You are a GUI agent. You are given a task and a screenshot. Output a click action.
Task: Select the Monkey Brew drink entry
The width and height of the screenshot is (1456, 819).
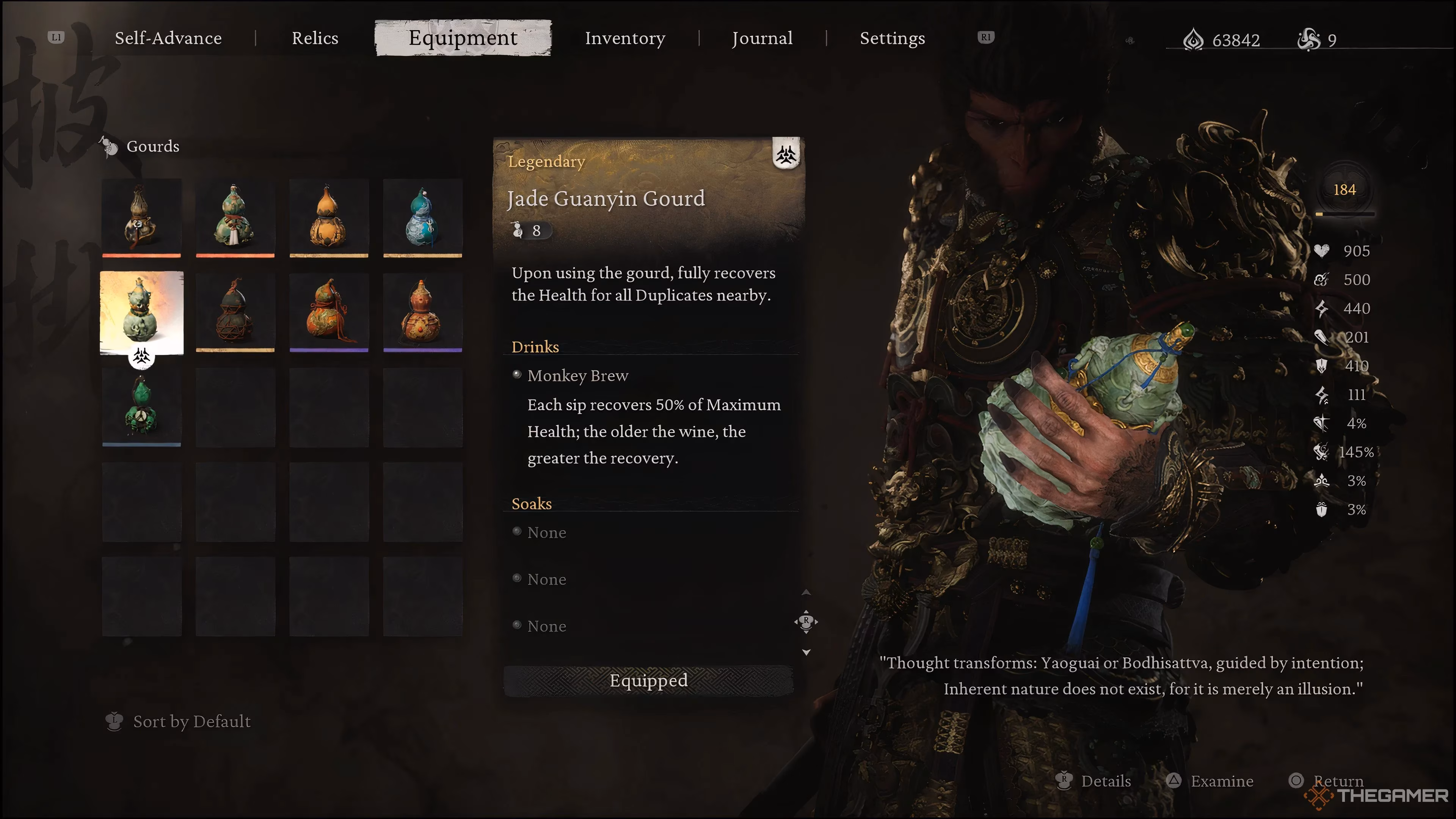[x=577, y=376]
